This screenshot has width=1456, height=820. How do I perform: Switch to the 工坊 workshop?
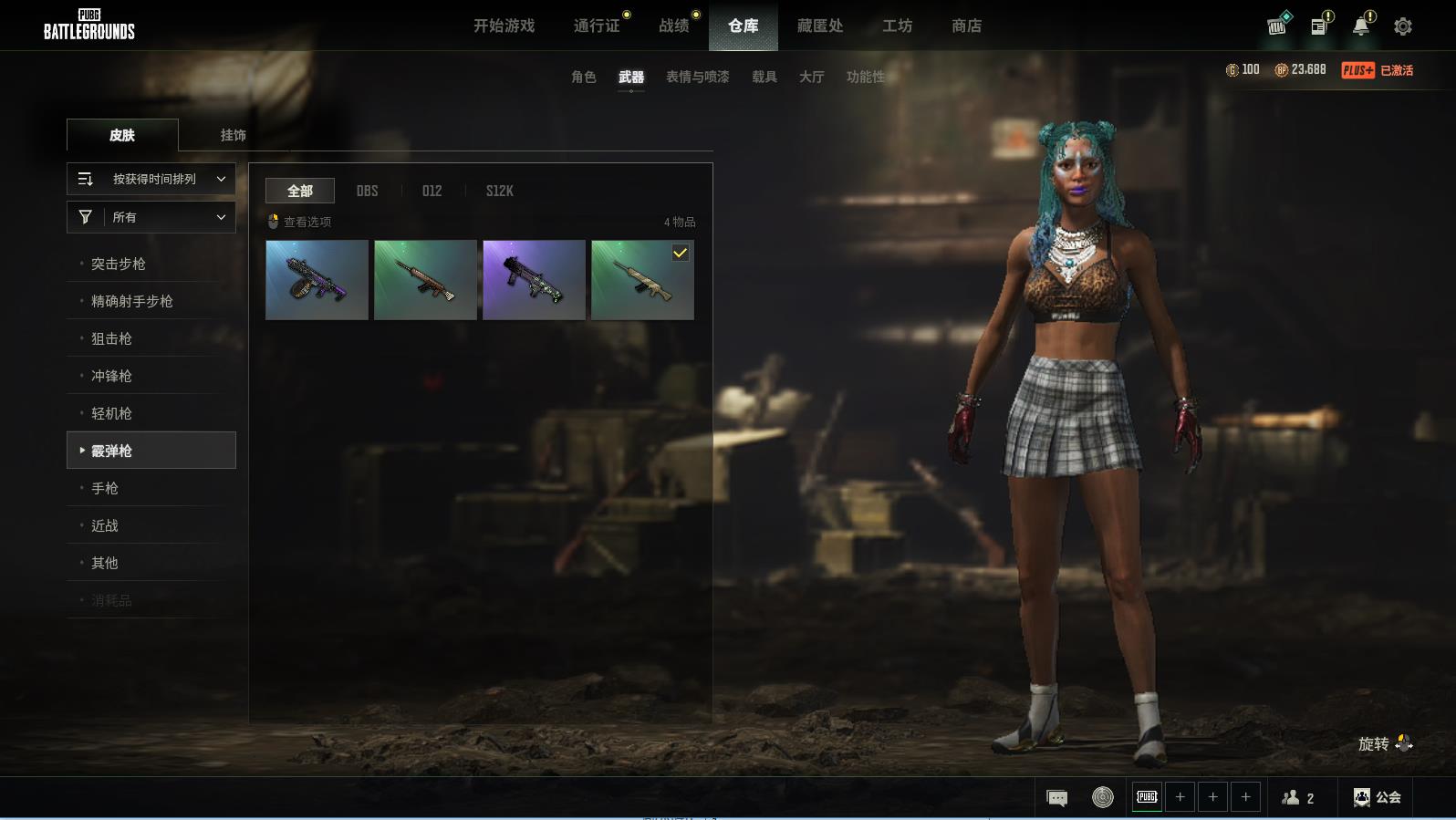click(x=897, y=26)
